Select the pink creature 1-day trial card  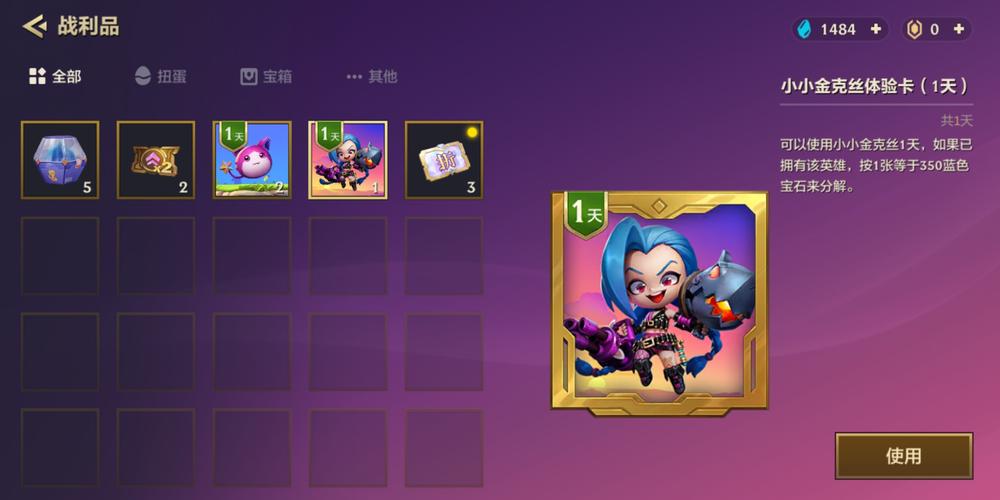point(252,160)
